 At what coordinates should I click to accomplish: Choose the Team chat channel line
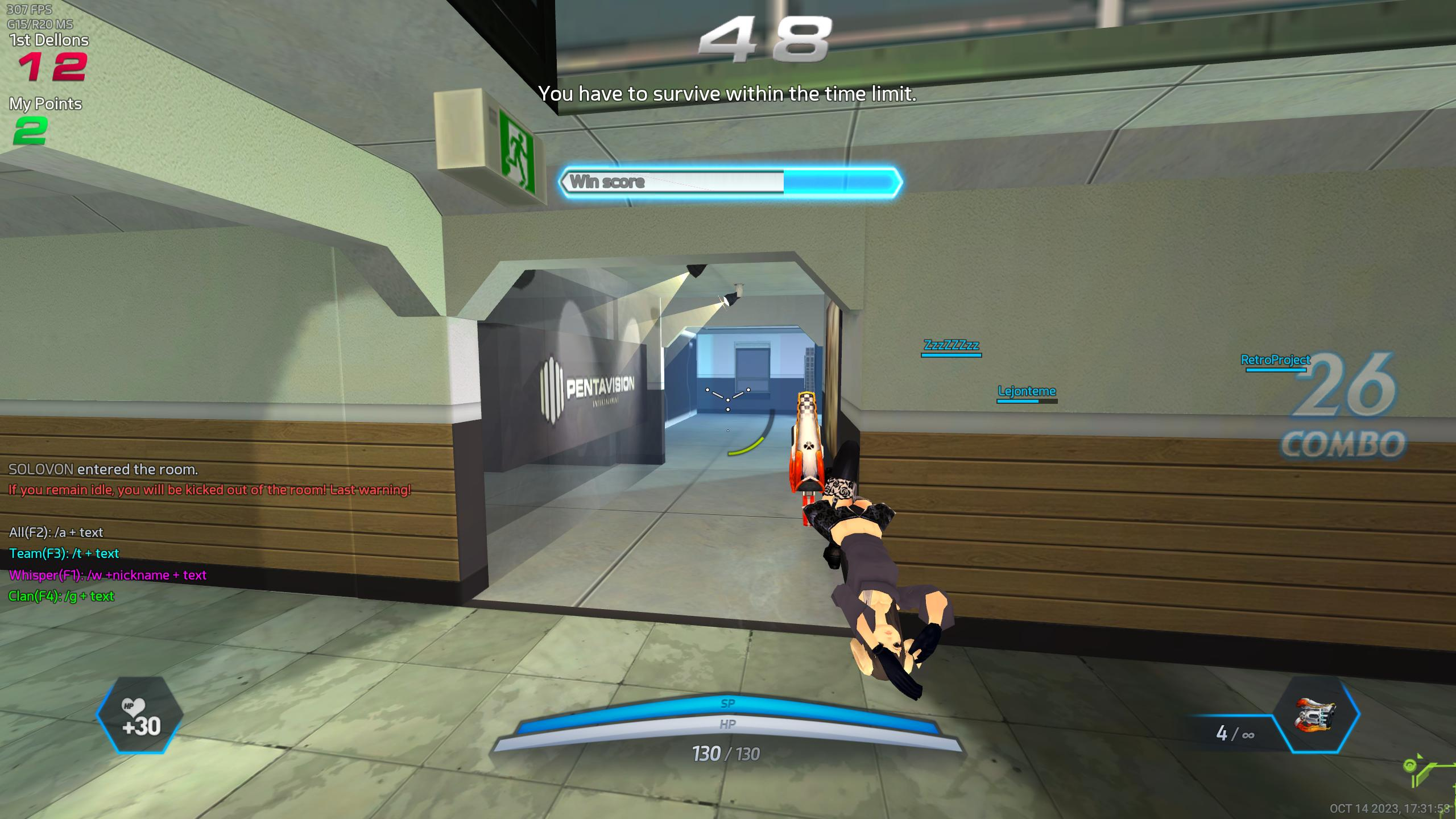pyautogui.click(x=64, y=553)
